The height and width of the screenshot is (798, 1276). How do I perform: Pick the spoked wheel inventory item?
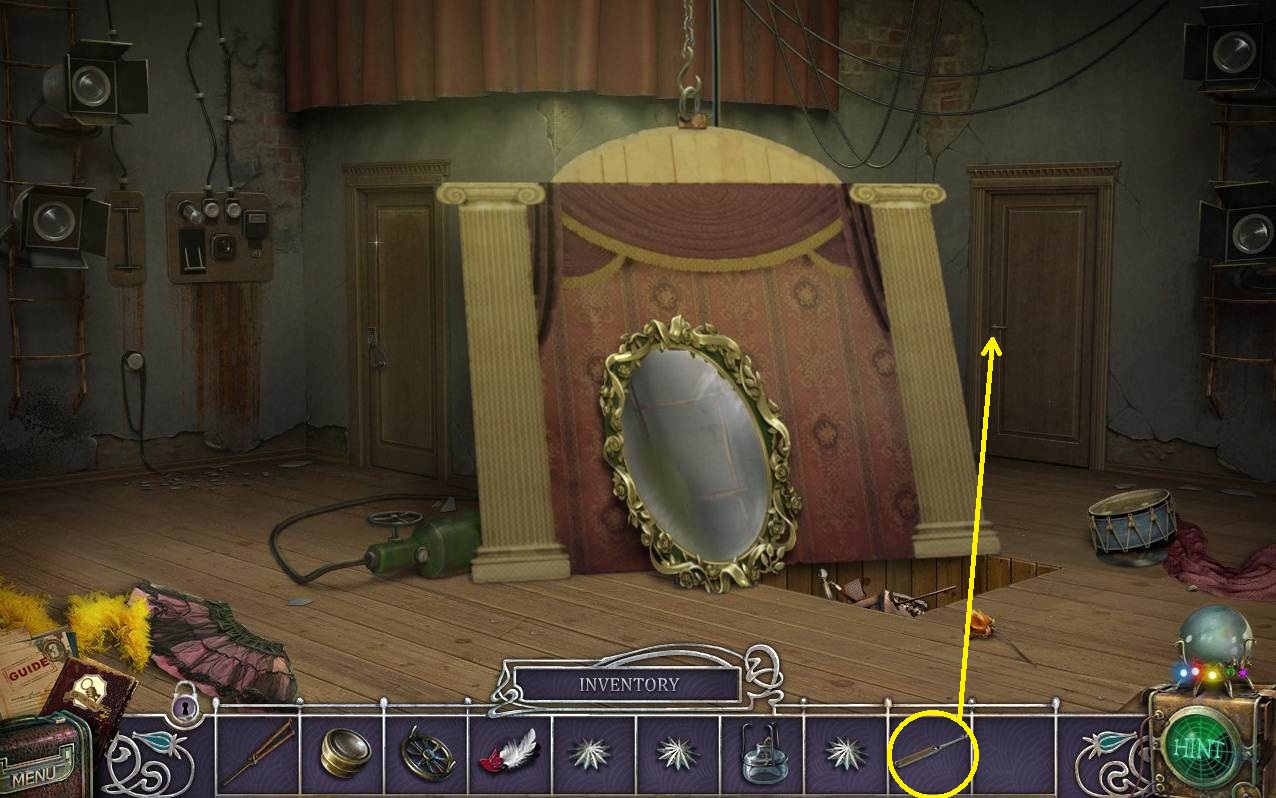(x=428, y=752)
